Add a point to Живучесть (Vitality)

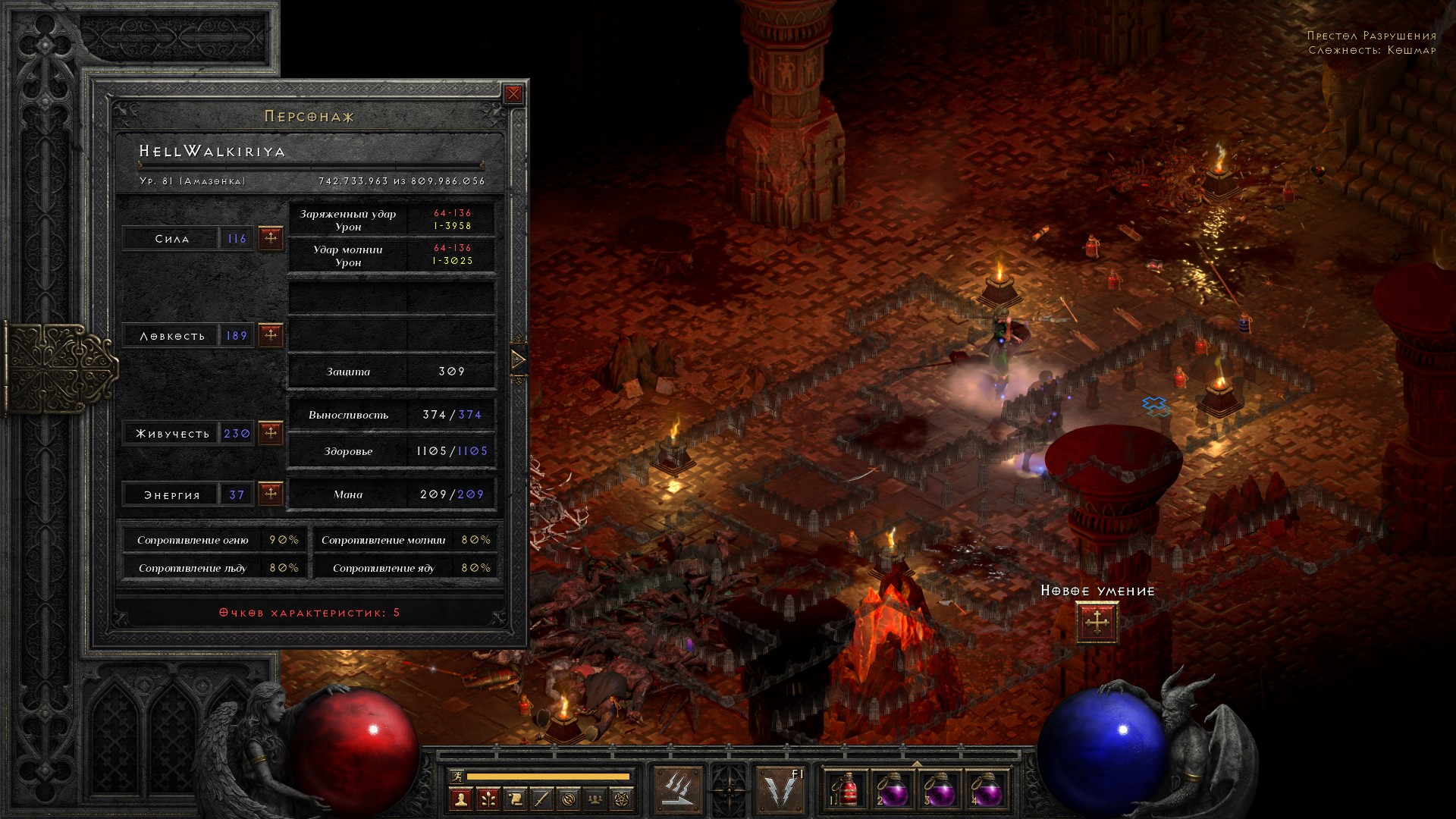(x=271, y=433)
